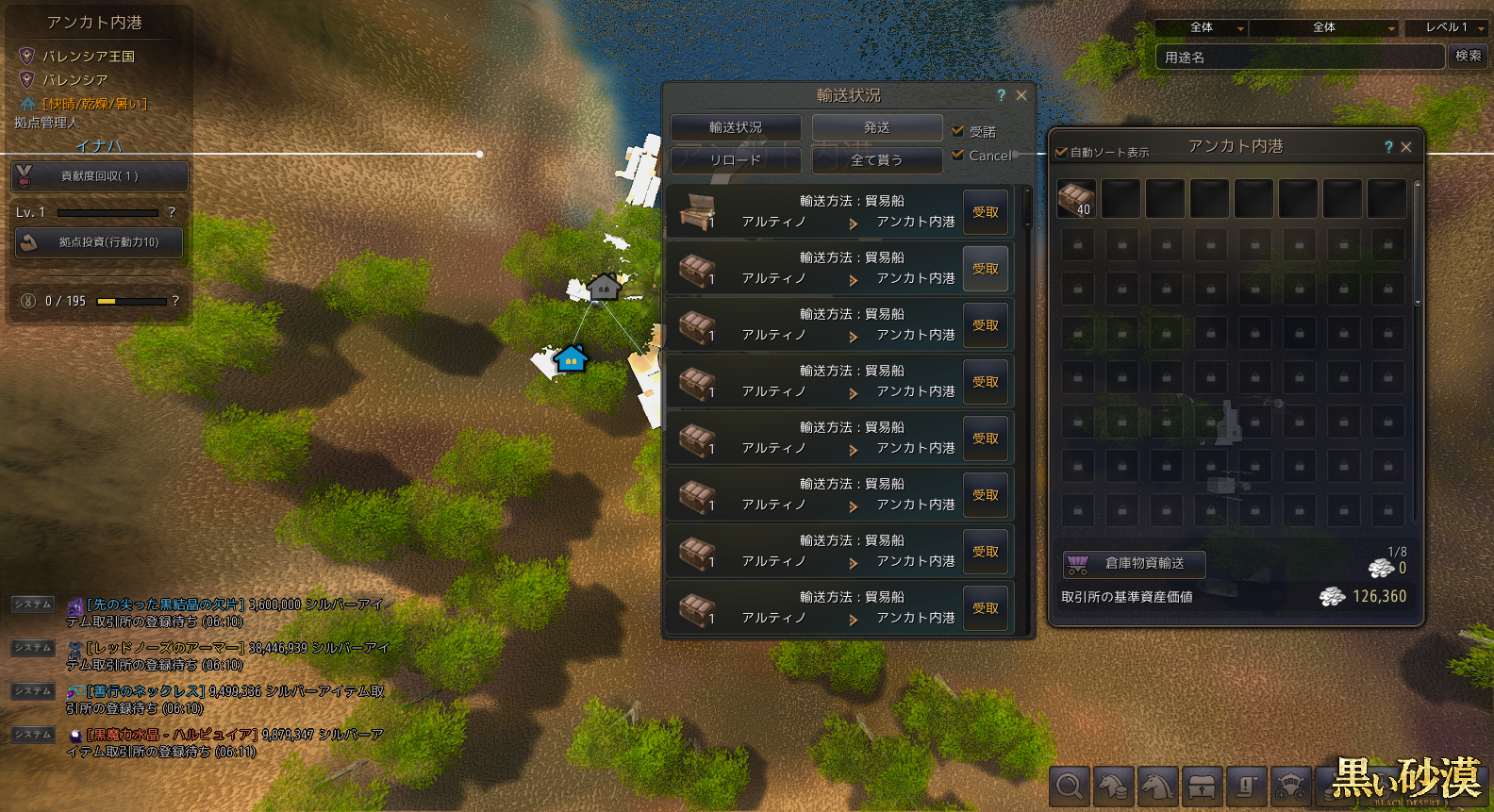Viewport: 1494px width, 812px height.
Task: Click the 検索 search button
Action: point(1468,57)
